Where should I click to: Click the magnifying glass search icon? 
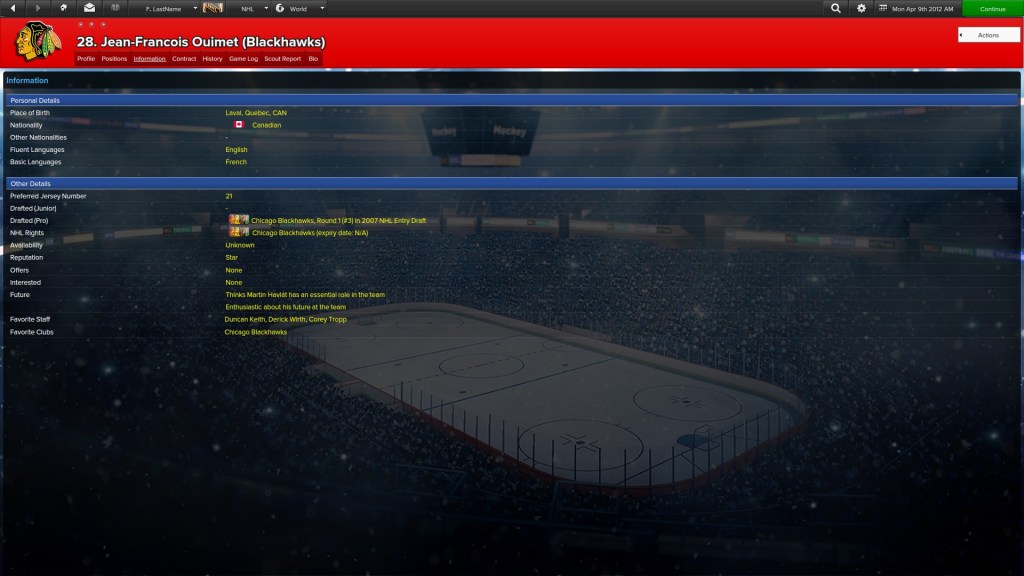836,8
